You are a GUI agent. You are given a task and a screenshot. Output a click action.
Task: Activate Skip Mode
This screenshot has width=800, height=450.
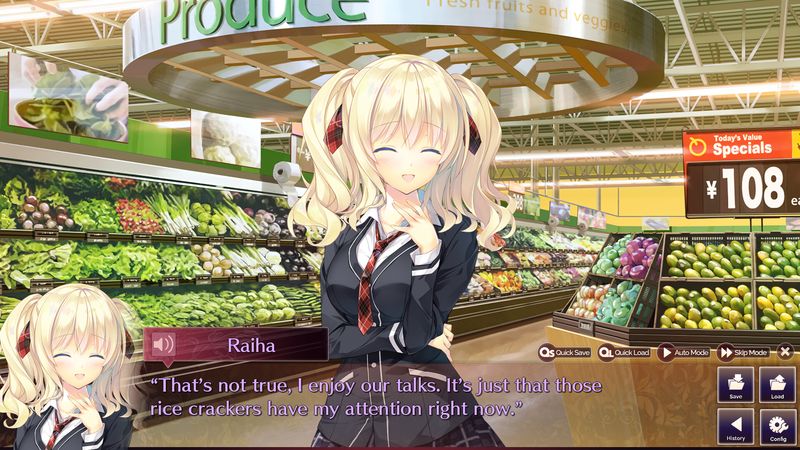[743, 352]
